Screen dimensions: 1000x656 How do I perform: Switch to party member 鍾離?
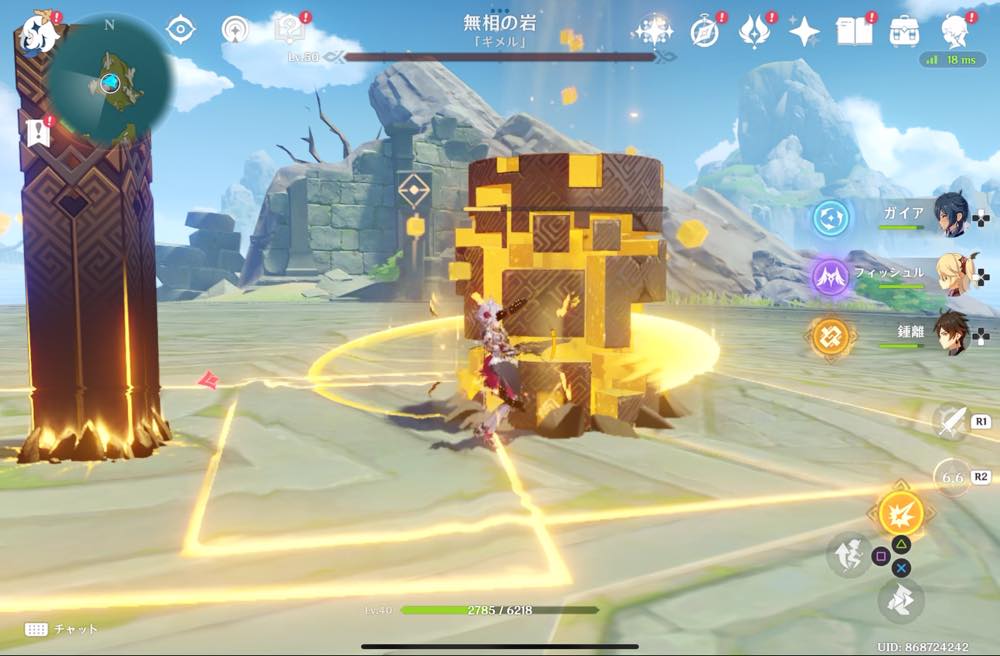950,332
